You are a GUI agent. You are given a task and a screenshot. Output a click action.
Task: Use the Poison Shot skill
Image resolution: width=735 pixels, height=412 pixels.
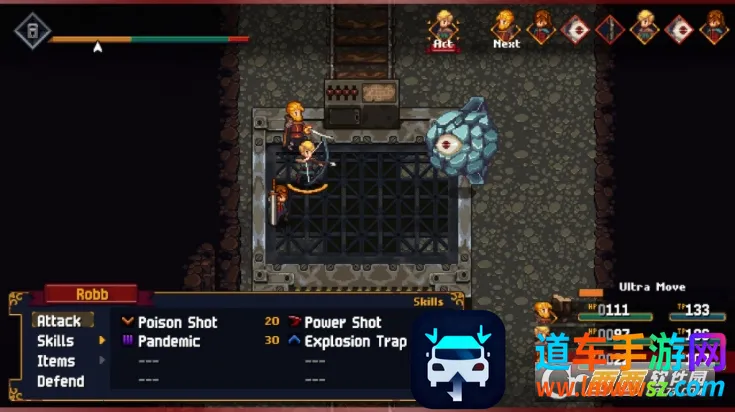pyautogui.click(x=177, y=322)
